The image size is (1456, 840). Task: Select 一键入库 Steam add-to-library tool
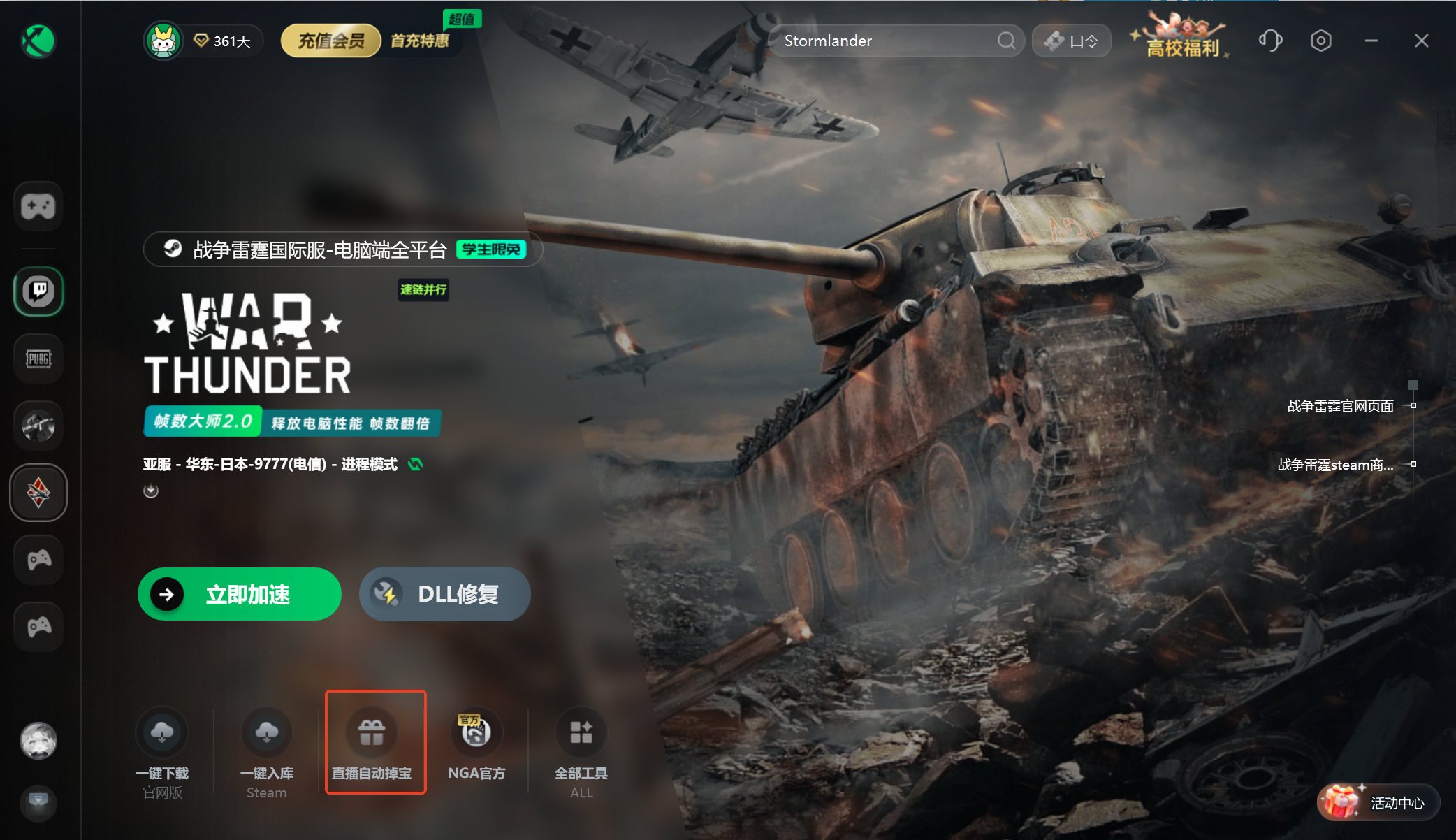(x=266, y=733)
